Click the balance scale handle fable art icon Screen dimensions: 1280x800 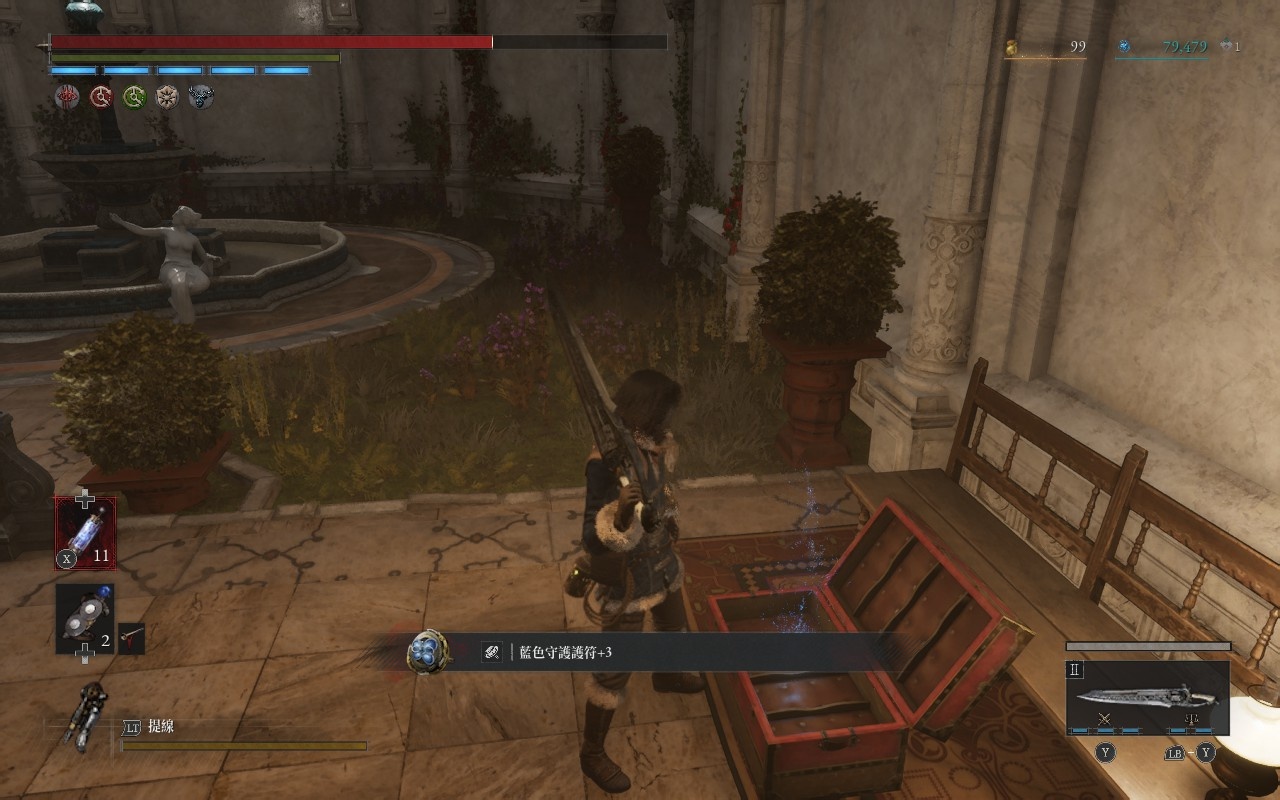[1191, 719]
